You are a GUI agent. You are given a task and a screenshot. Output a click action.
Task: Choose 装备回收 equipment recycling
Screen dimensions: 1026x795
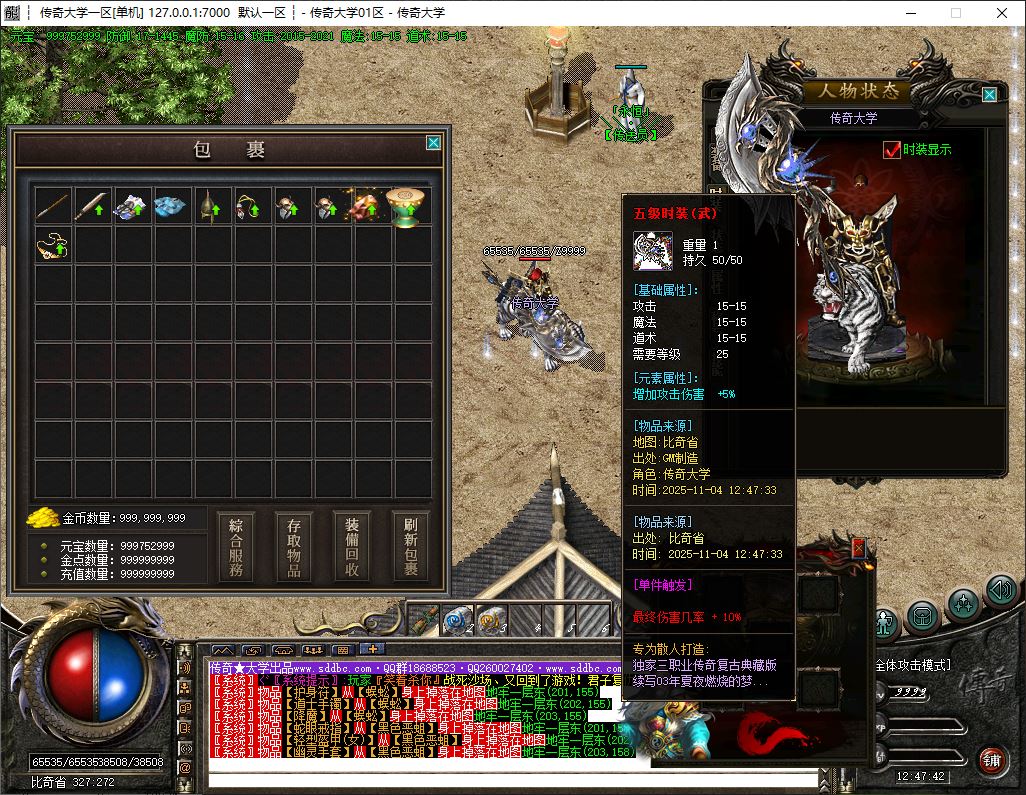pyautogui.click(x=352, y=547)
